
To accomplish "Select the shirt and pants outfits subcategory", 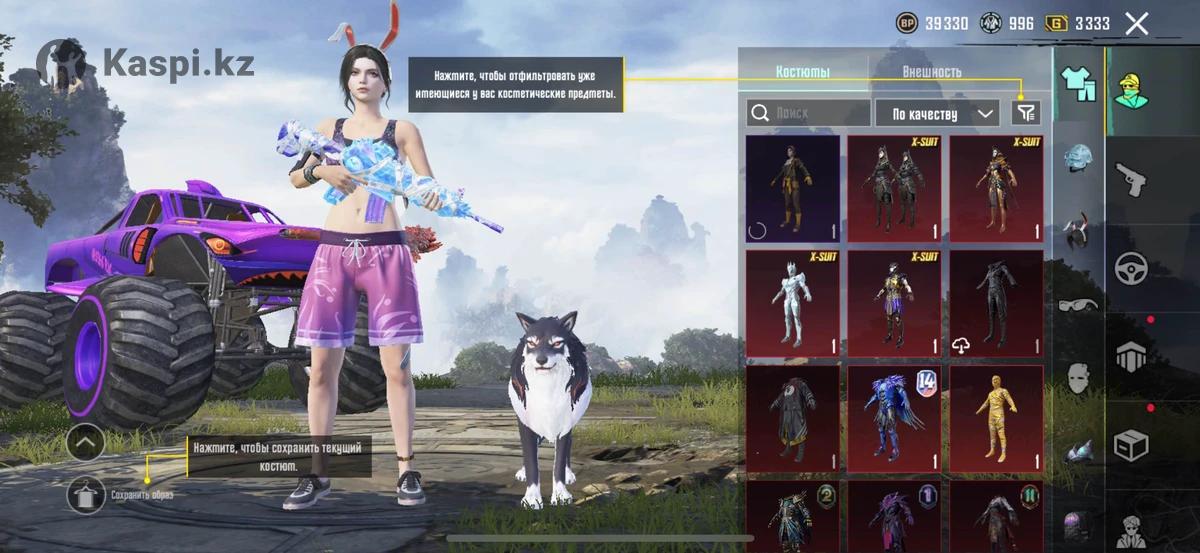I will click(1079, 84).
